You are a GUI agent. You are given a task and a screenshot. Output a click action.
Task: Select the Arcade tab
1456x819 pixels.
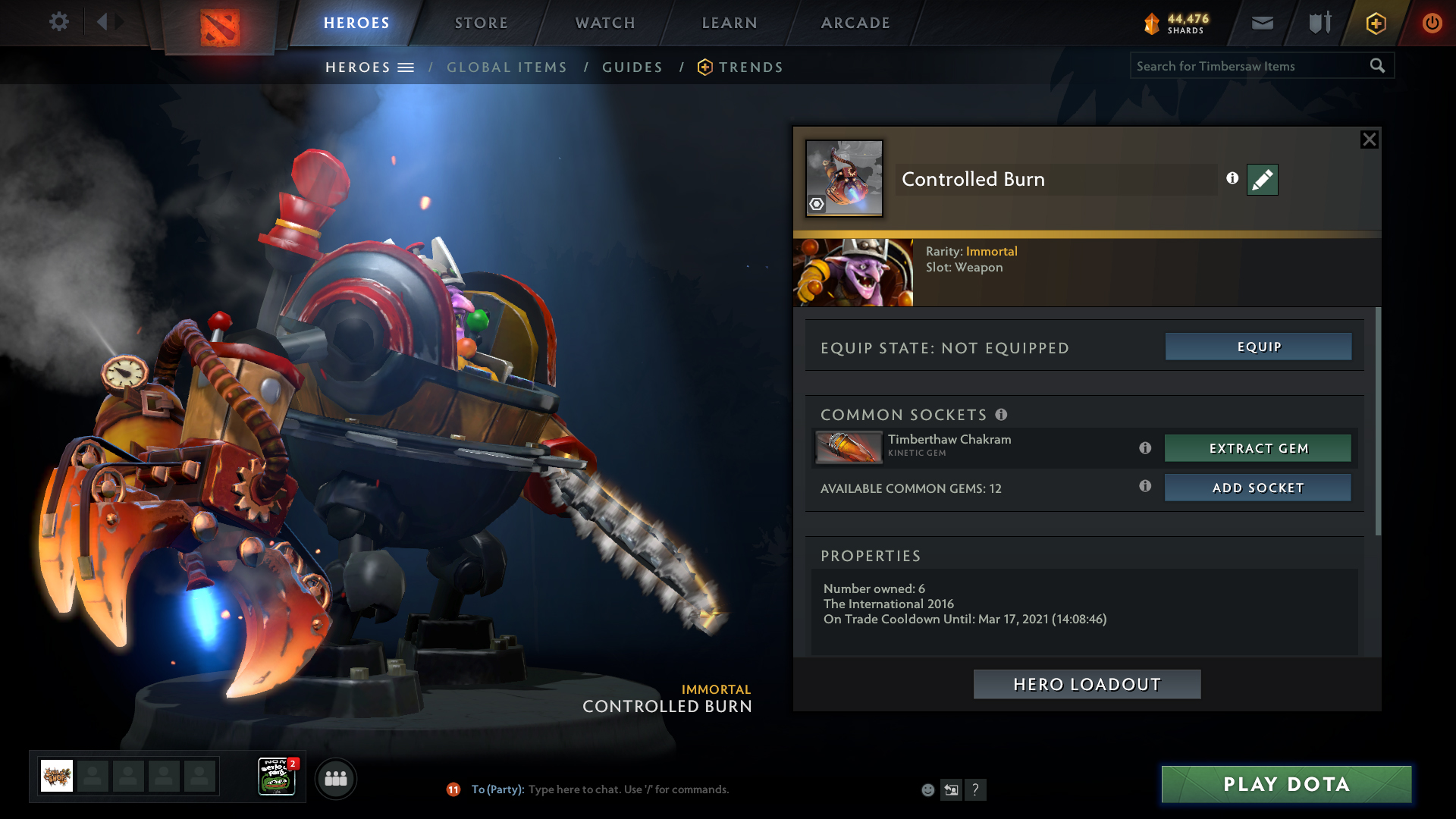click(855, 23)
